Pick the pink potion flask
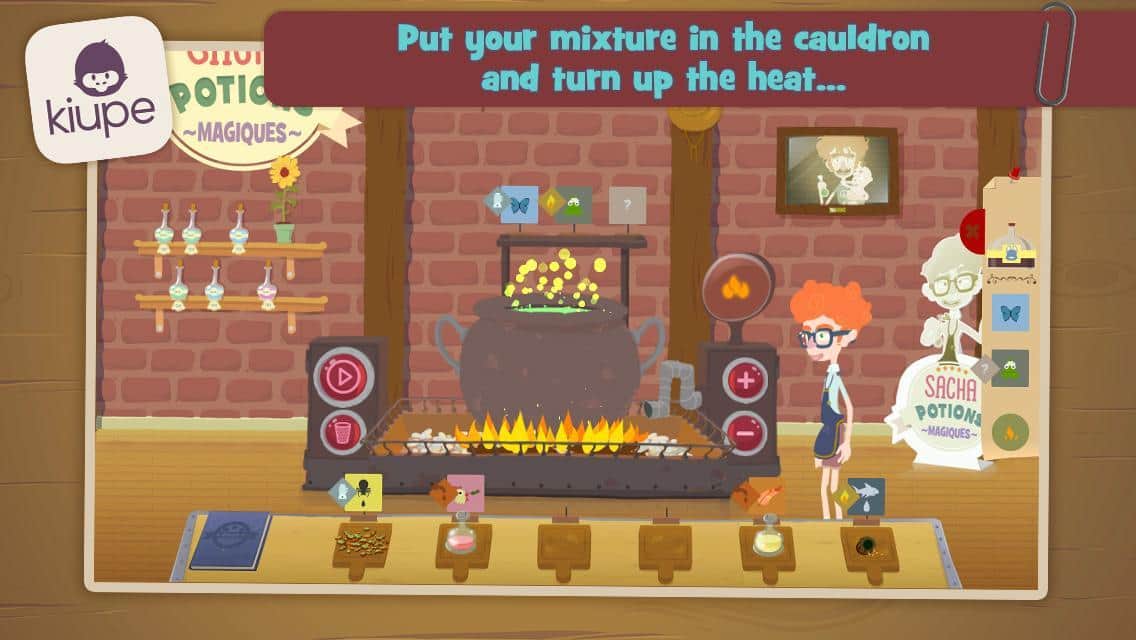Viewport: 1136px width, 640px height. coord(463,538)
